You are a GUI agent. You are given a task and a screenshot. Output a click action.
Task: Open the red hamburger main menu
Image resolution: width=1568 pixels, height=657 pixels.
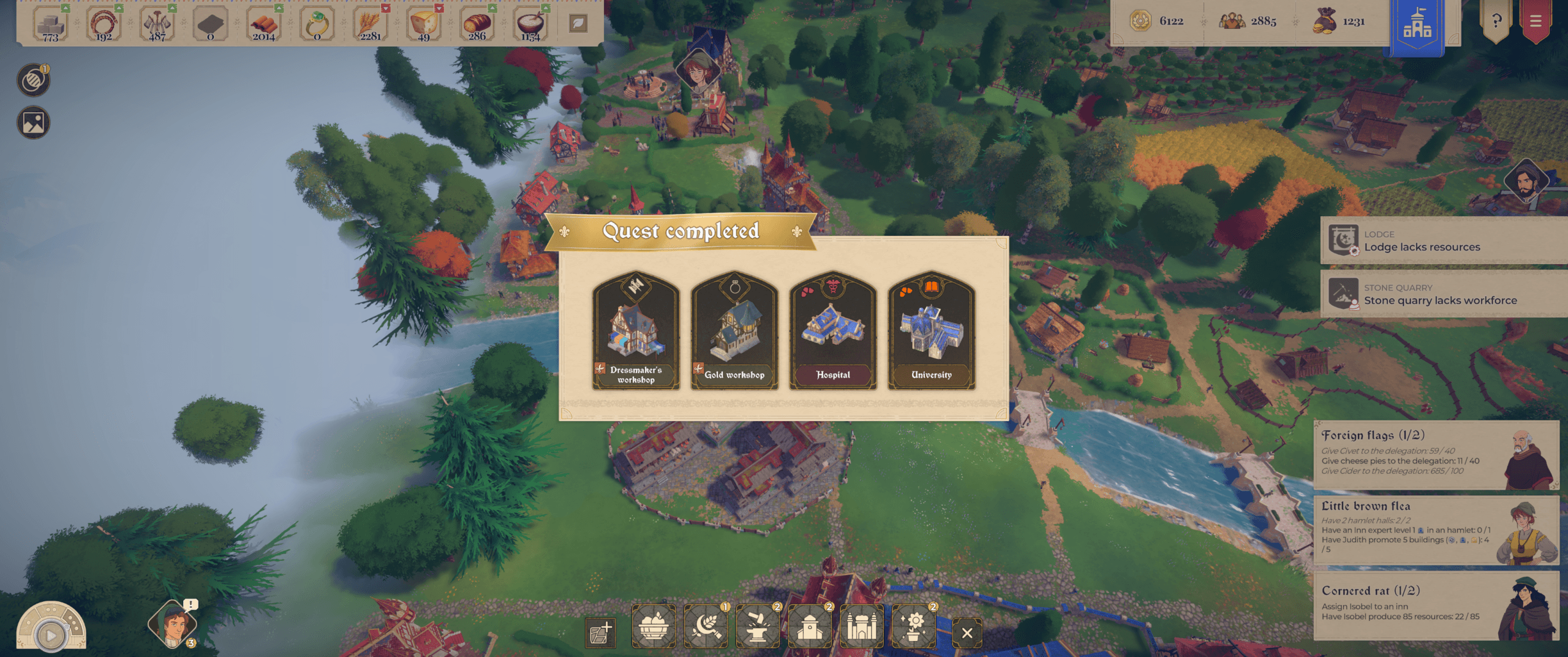pos(1536,21)
